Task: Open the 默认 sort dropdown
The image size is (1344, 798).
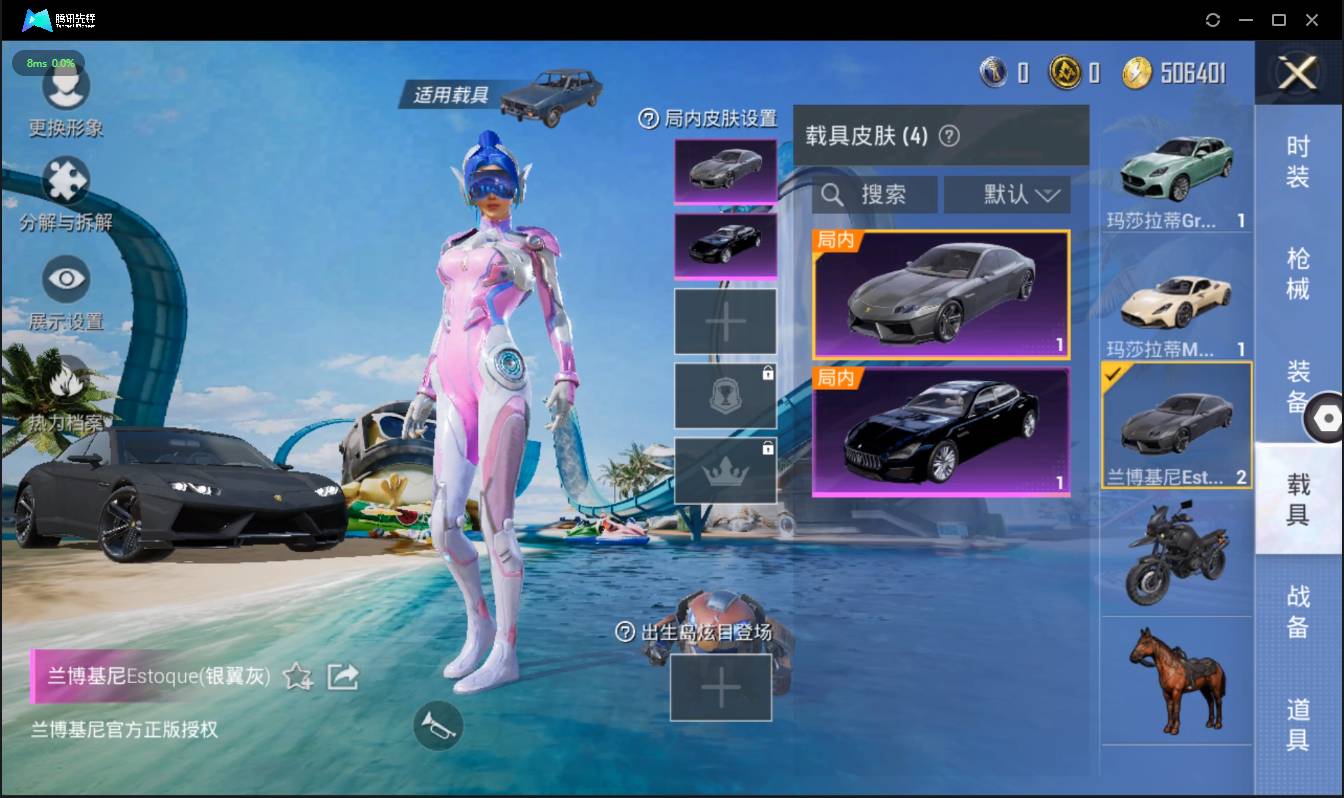Action: pyautogui.click(x=1007, y=194)
